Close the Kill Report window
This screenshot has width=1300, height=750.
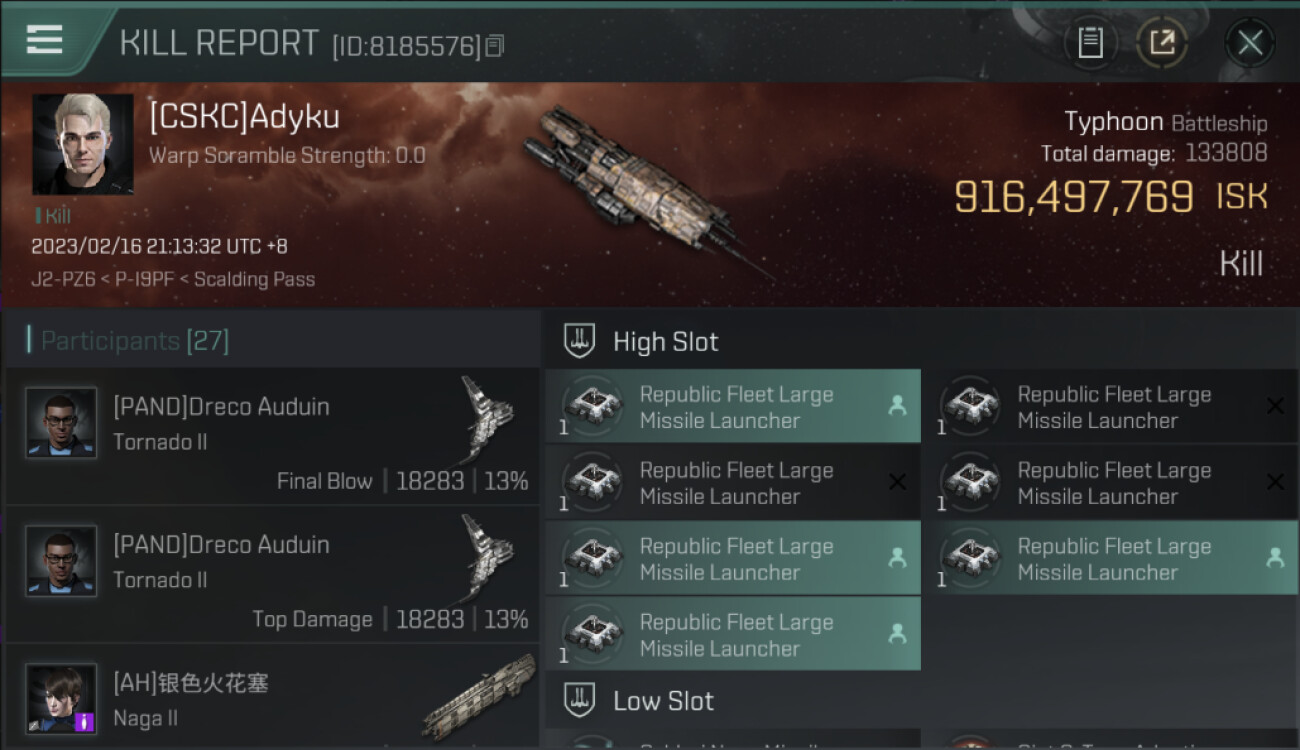(1249, 42)
